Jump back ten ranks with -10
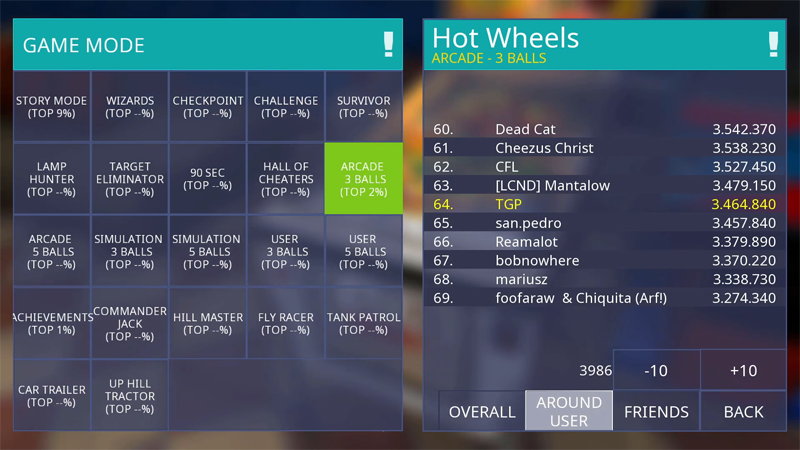The image size is (800, 450). 656,370
